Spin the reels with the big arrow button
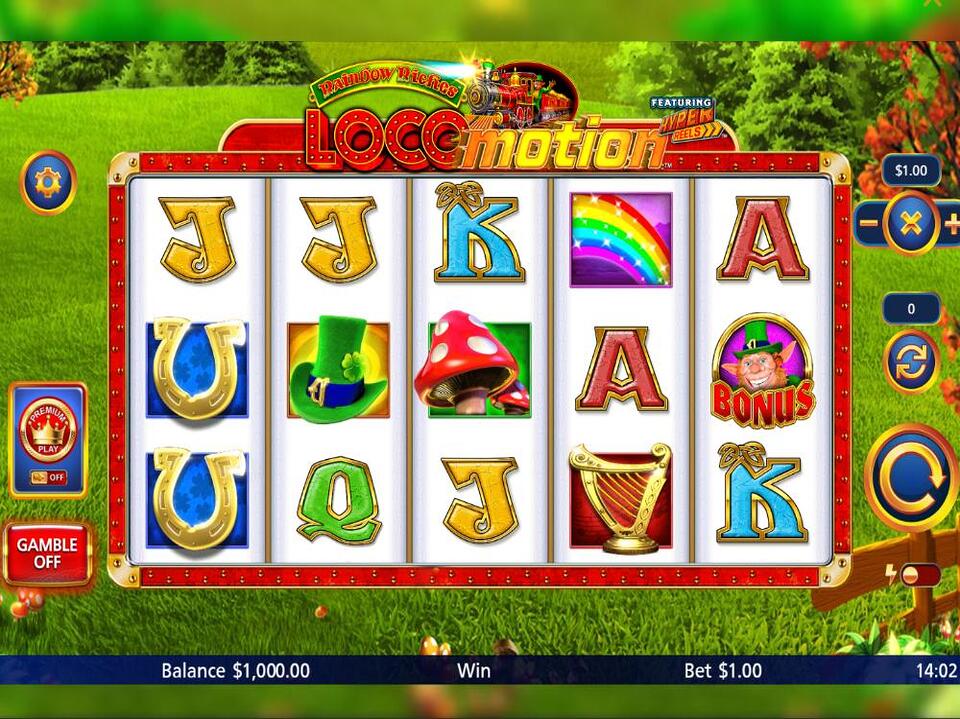The image size is (960, 719). pos(911,478)
